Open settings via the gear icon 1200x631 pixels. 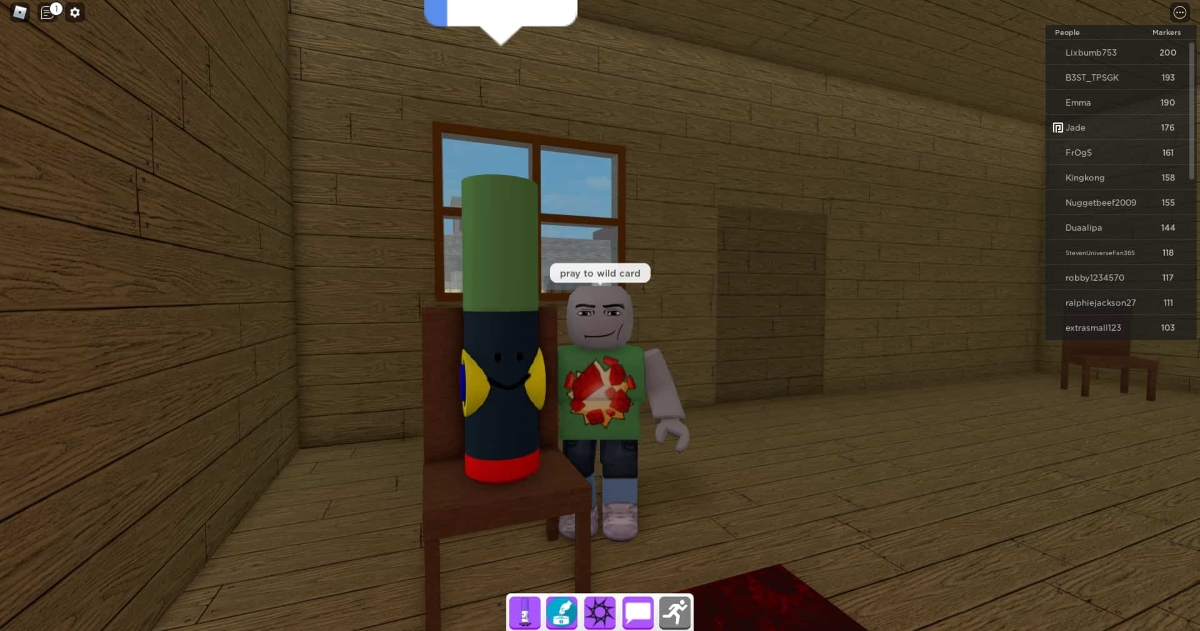coord(75,13)
